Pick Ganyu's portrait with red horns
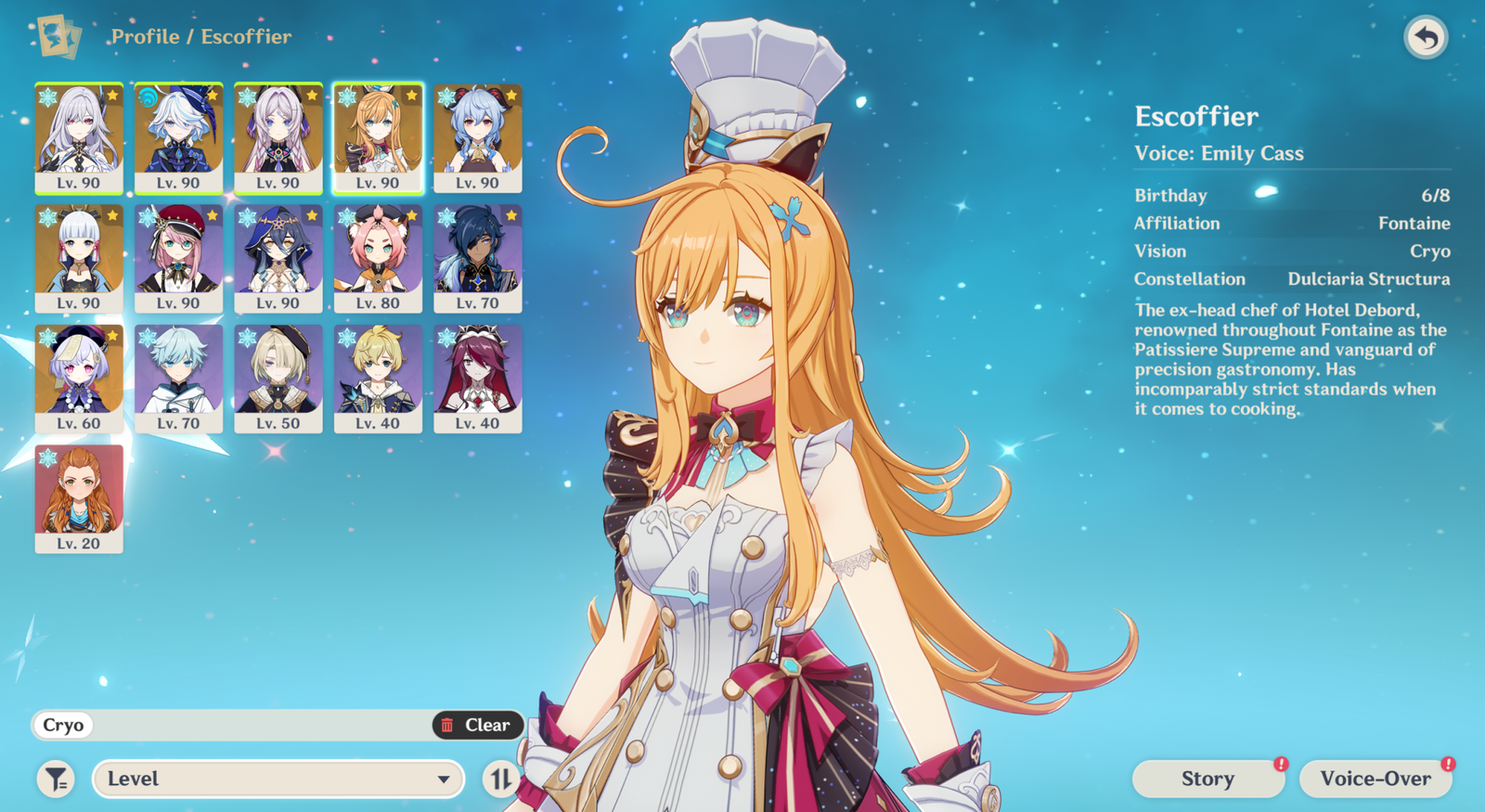 (x=478, y=136)
